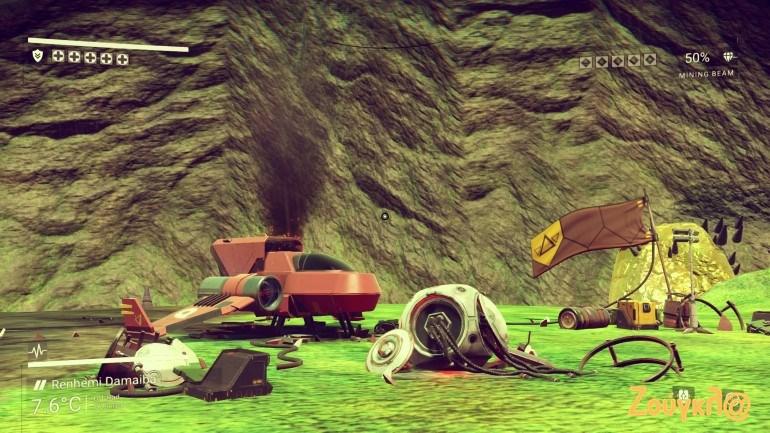Select the Mining Beam weapon icon
Image resolution: width=770 pixels, height=433 pixels.
click(x=728, y=58)
